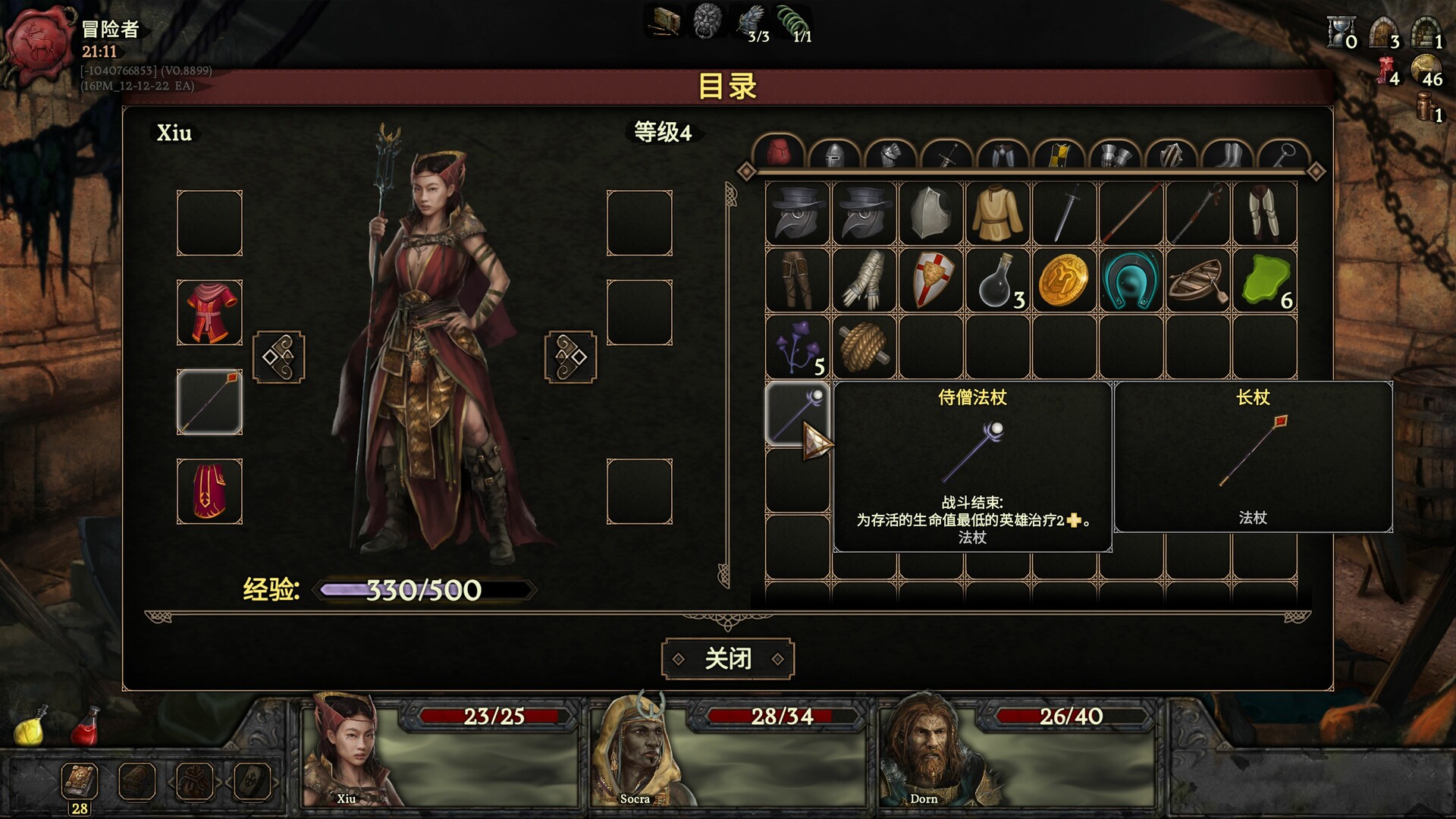
Task: Switch to the helmet category tab
Action: tap(834, 155)
